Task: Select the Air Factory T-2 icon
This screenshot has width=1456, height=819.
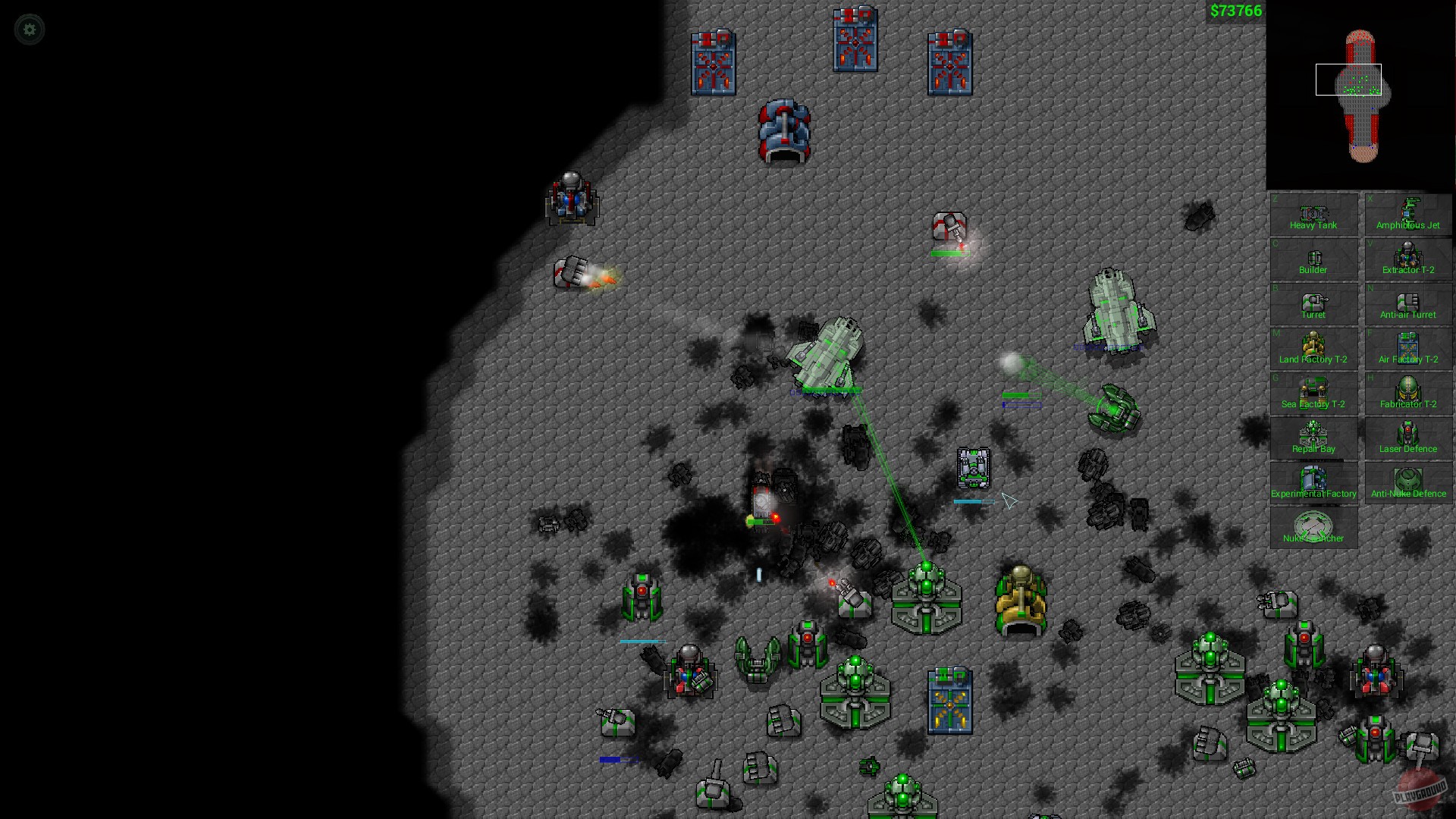Action: pos(1407,349)
